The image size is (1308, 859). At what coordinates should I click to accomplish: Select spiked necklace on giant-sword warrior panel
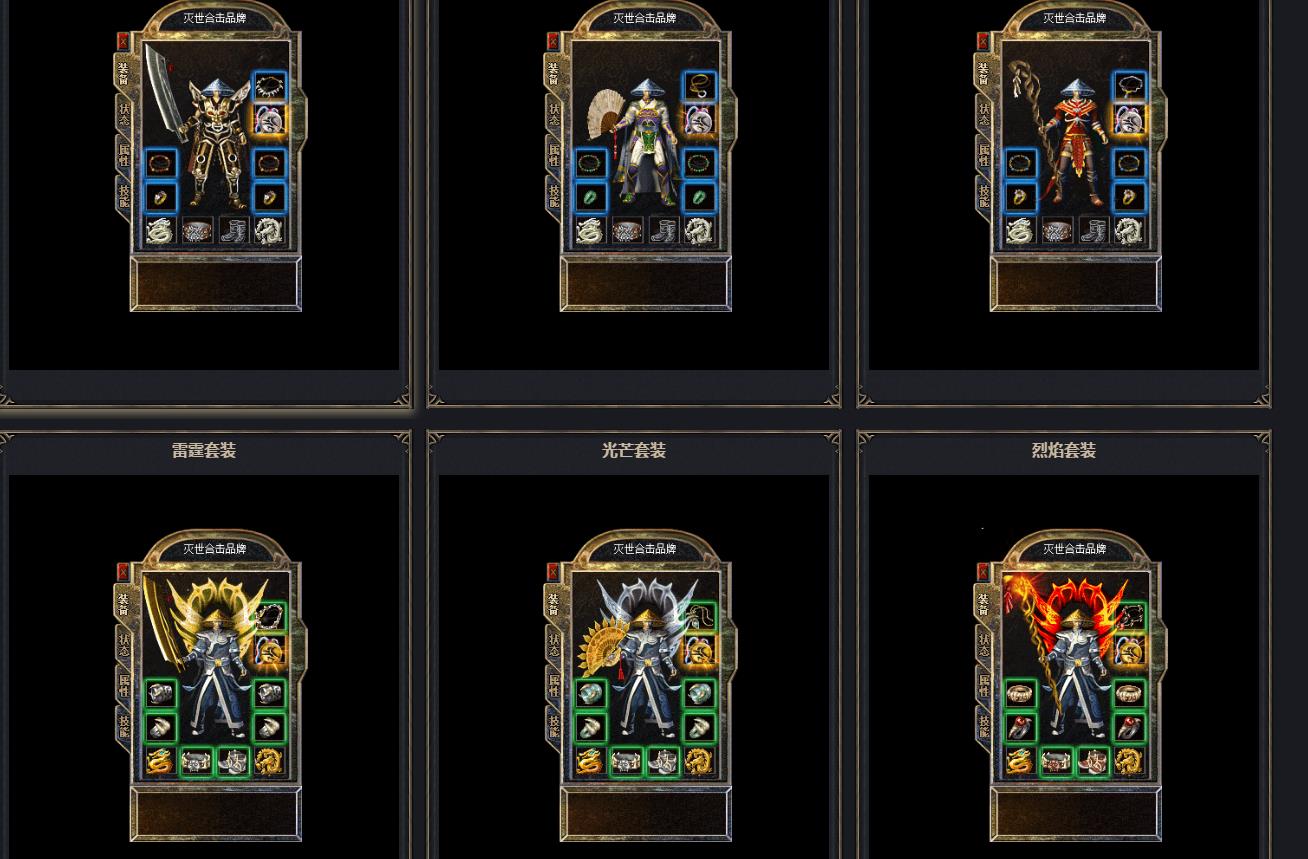click(269, 86)
